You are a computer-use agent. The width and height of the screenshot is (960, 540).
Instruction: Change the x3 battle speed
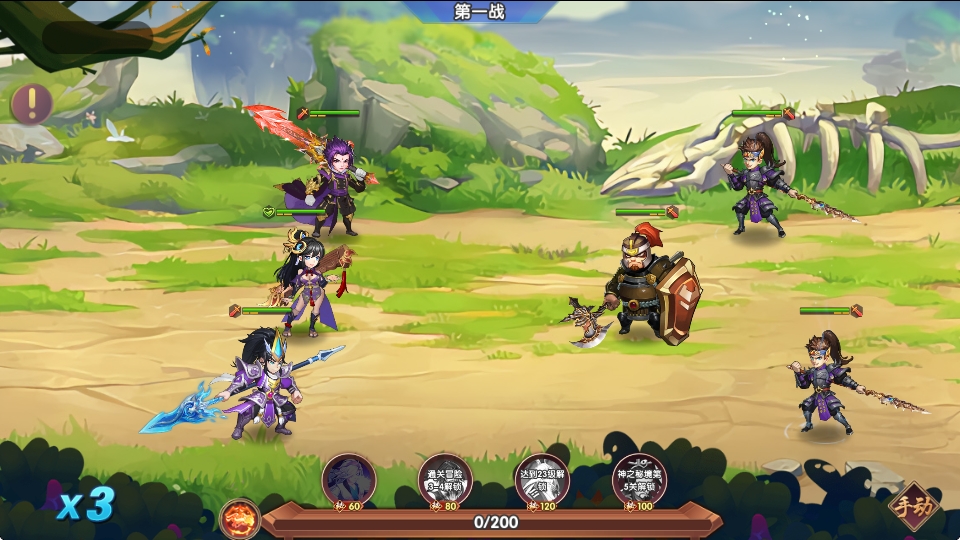(x=85, y=504)
